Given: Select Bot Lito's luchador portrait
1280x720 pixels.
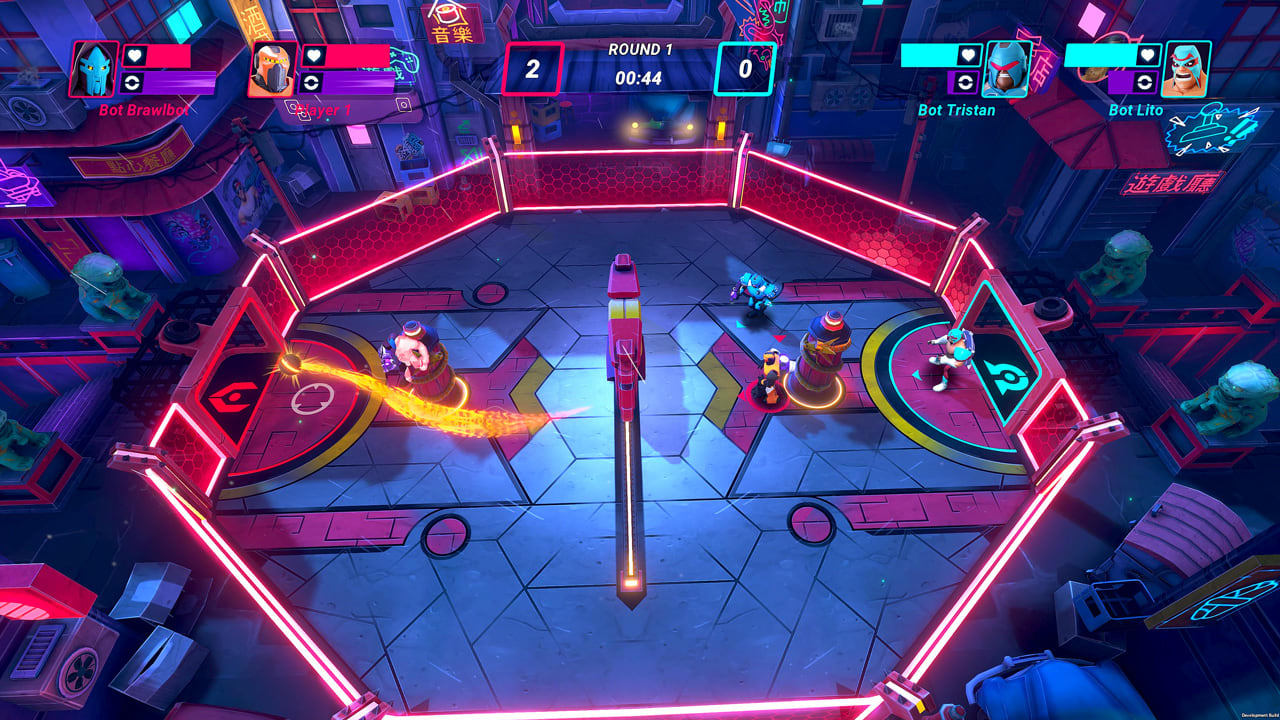Looking at the screenshot, I should coord(1187,69).
